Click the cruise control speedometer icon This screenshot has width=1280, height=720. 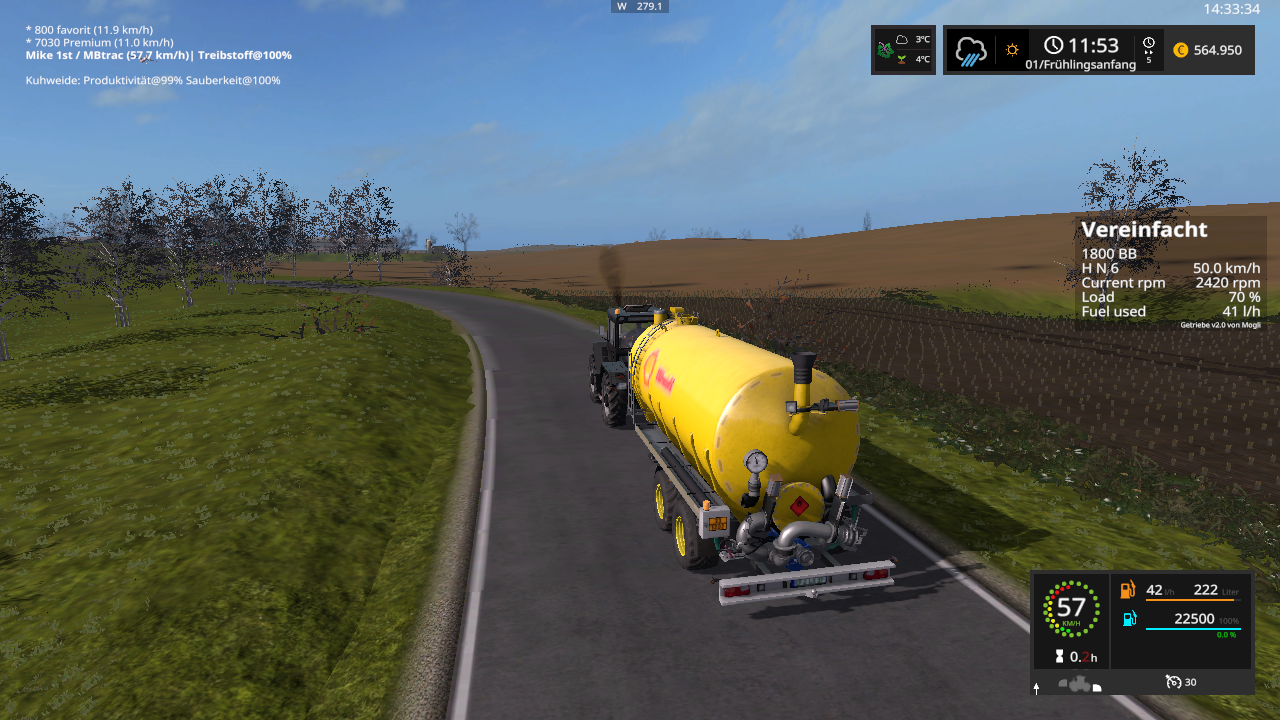(1174, 682)
